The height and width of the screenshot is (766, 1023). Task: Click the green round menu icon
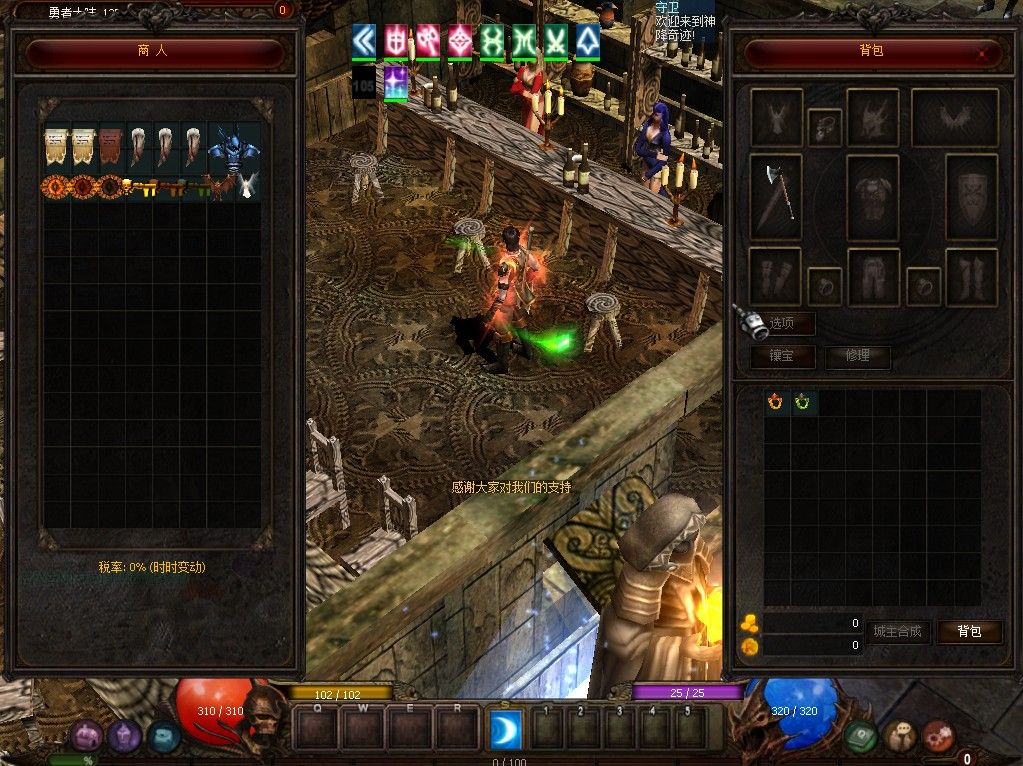tap(861, 737)
